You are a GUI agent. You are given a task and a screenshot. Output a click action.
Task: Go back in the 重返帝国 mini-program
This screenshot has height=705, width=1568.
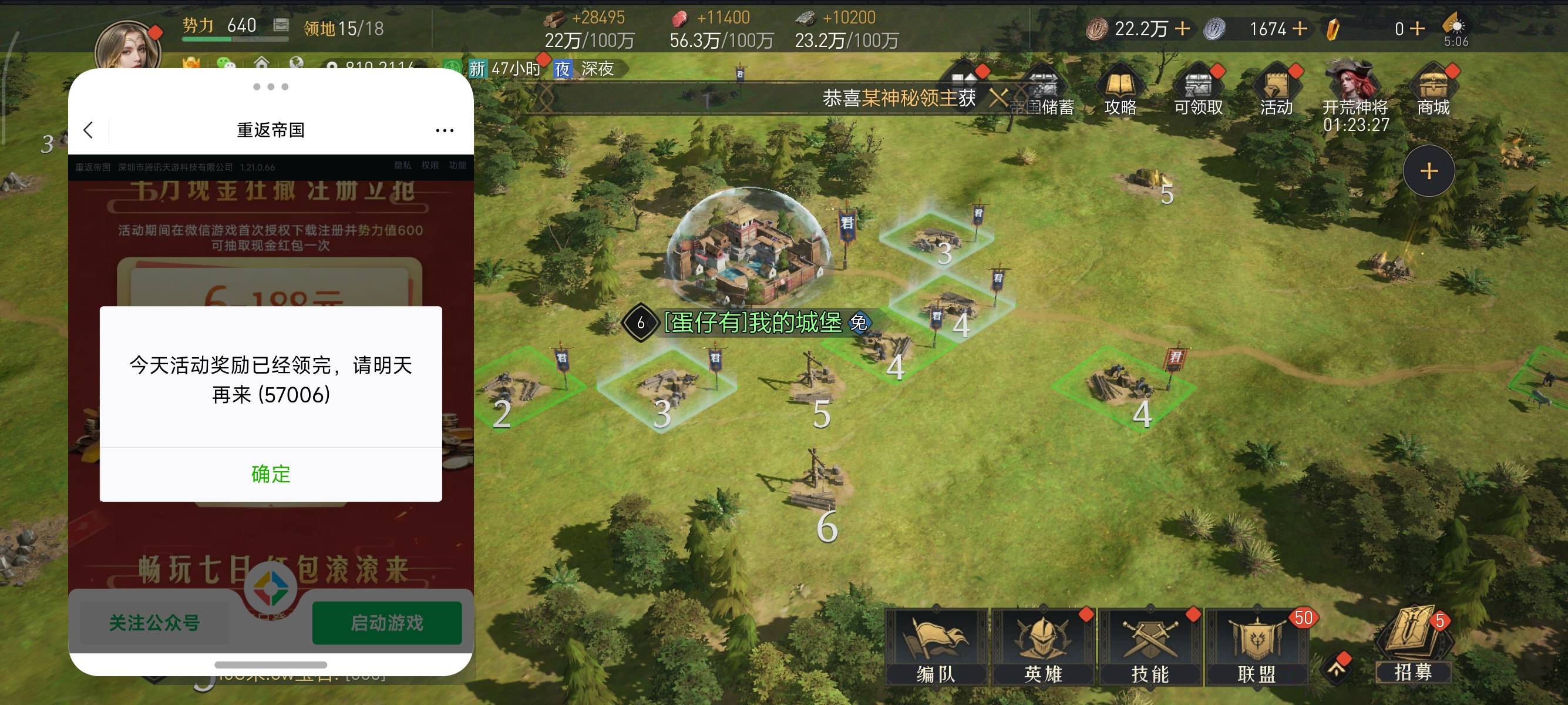(x=89, y=130)
